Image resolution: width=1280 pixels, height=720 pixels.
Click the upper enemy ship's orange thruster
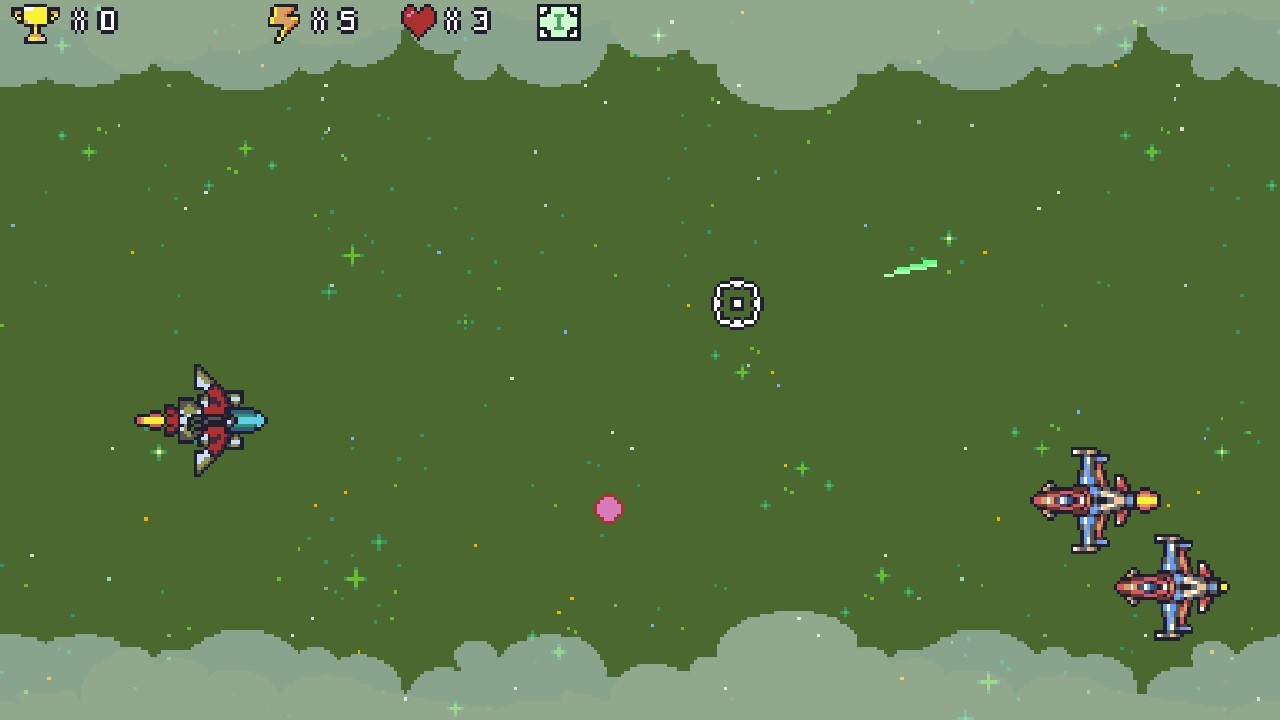1148,500
